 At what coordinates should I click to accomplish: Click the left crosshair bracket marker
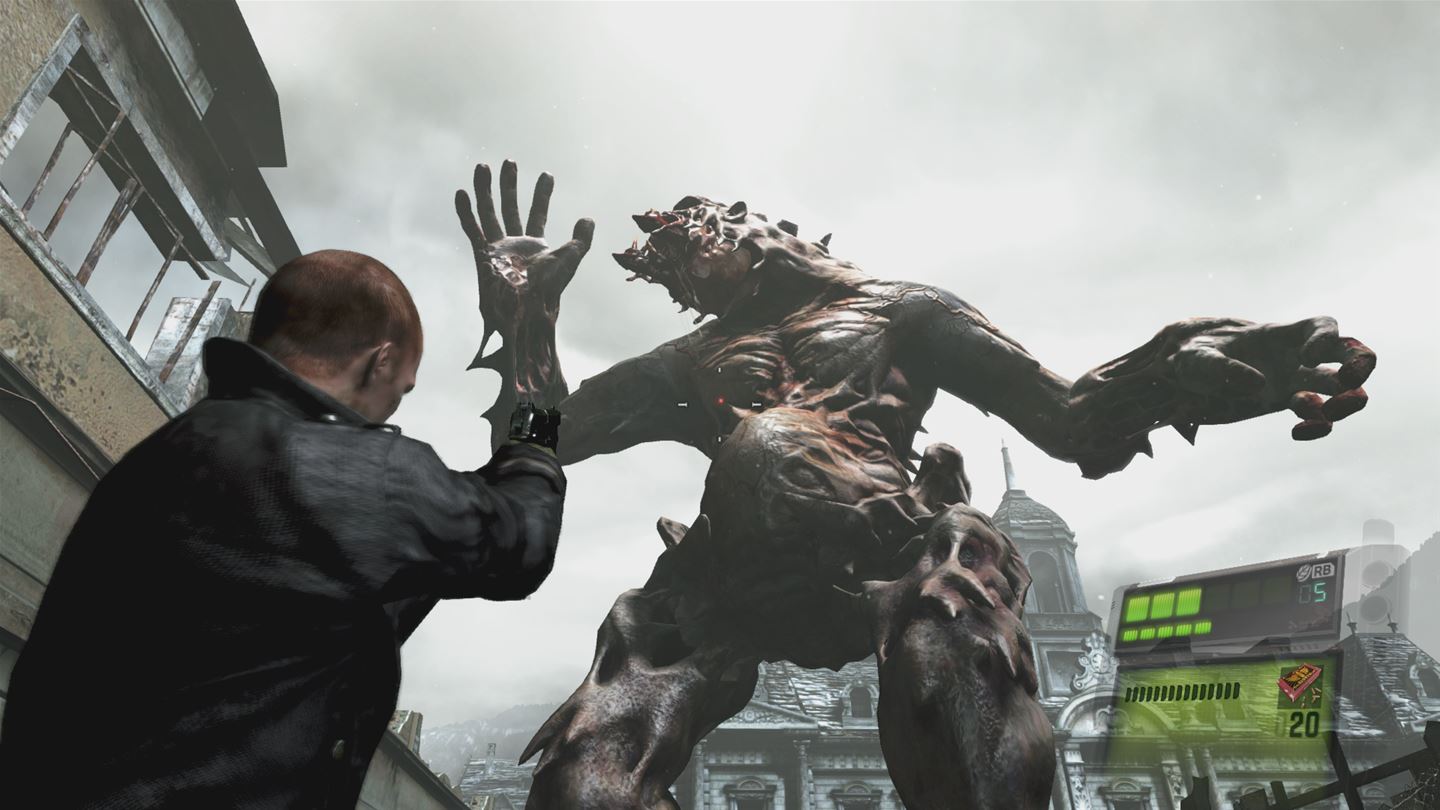[682, 404]
